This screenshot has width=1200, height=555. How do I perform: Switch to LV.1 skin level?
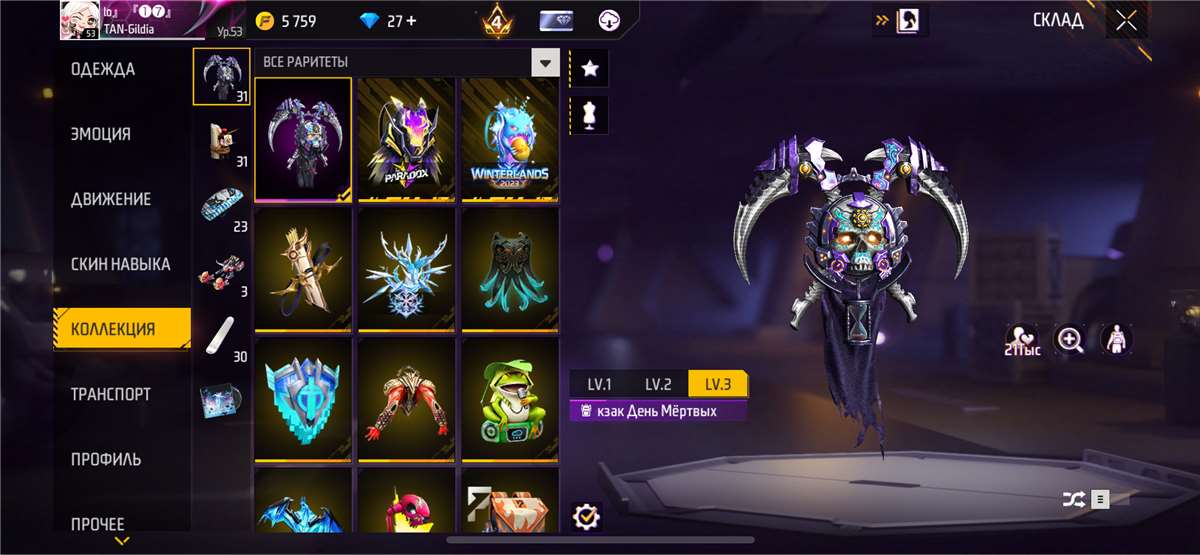pos(599,384)
